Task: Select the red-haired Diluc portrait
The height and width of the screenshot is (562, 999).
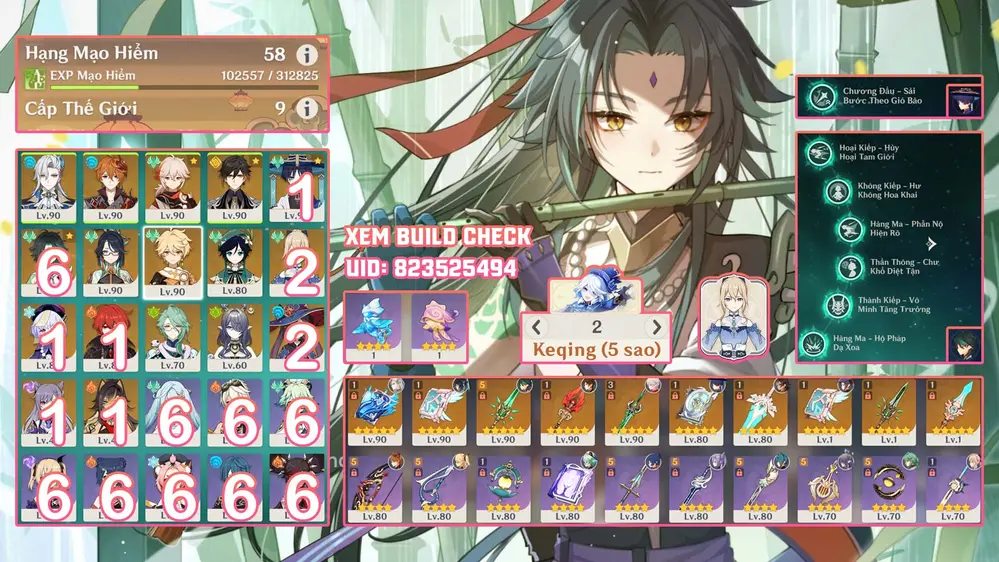Action: pyautogui.click(x=111, y=337)
